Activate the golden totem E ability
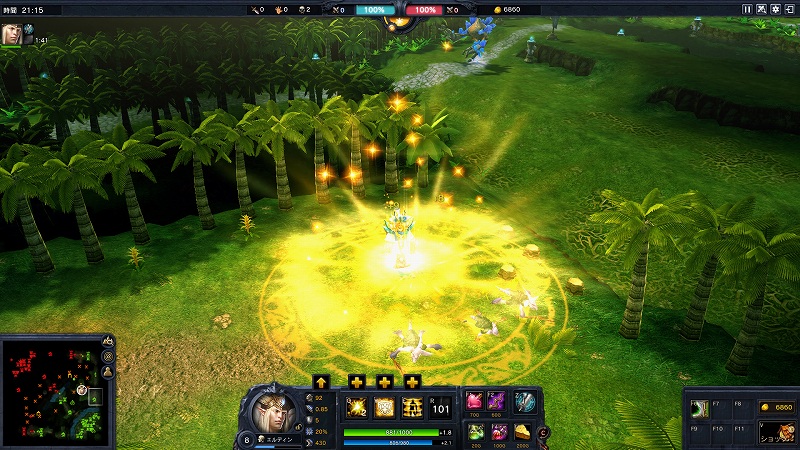Image resolution: width=800 pixels, height=450 pixels. (x=412, y=406)
